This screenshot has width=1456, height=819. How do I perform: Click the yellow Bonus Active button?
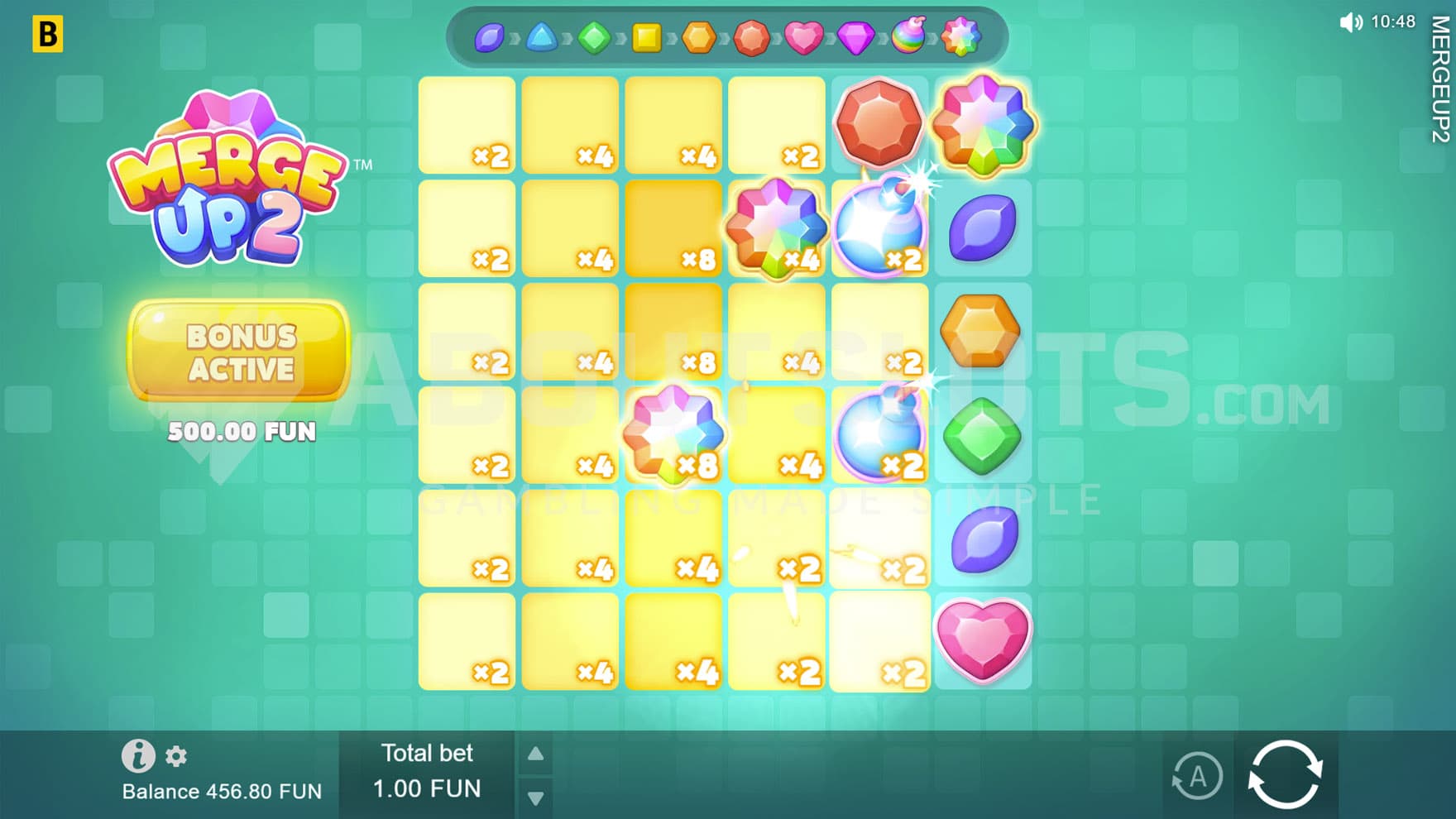[240, 352]
